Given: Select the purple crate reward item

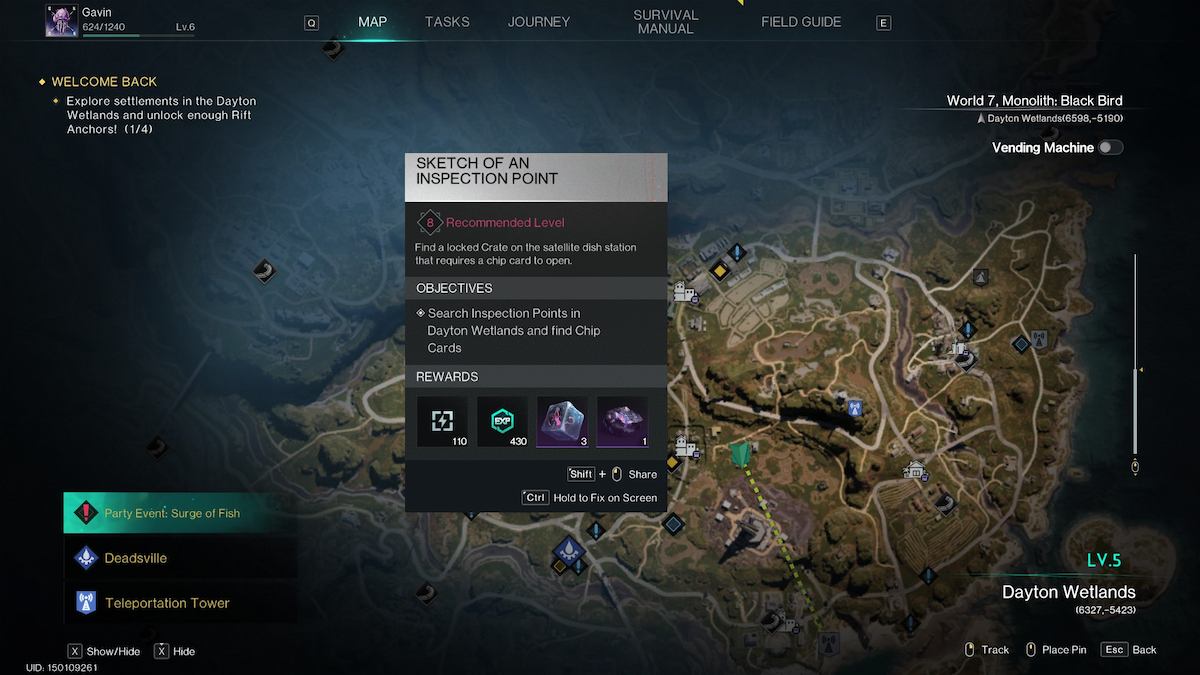Looking at the screenshot, I should tap(562, 422).
